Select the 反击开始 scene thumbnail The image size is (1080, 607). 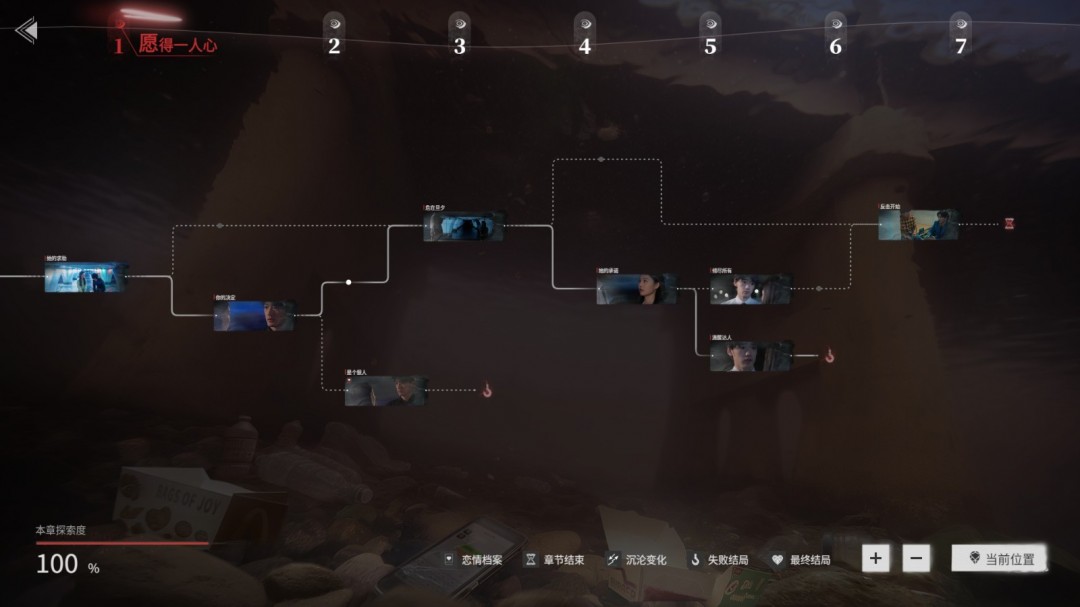[x=918, y=225]
